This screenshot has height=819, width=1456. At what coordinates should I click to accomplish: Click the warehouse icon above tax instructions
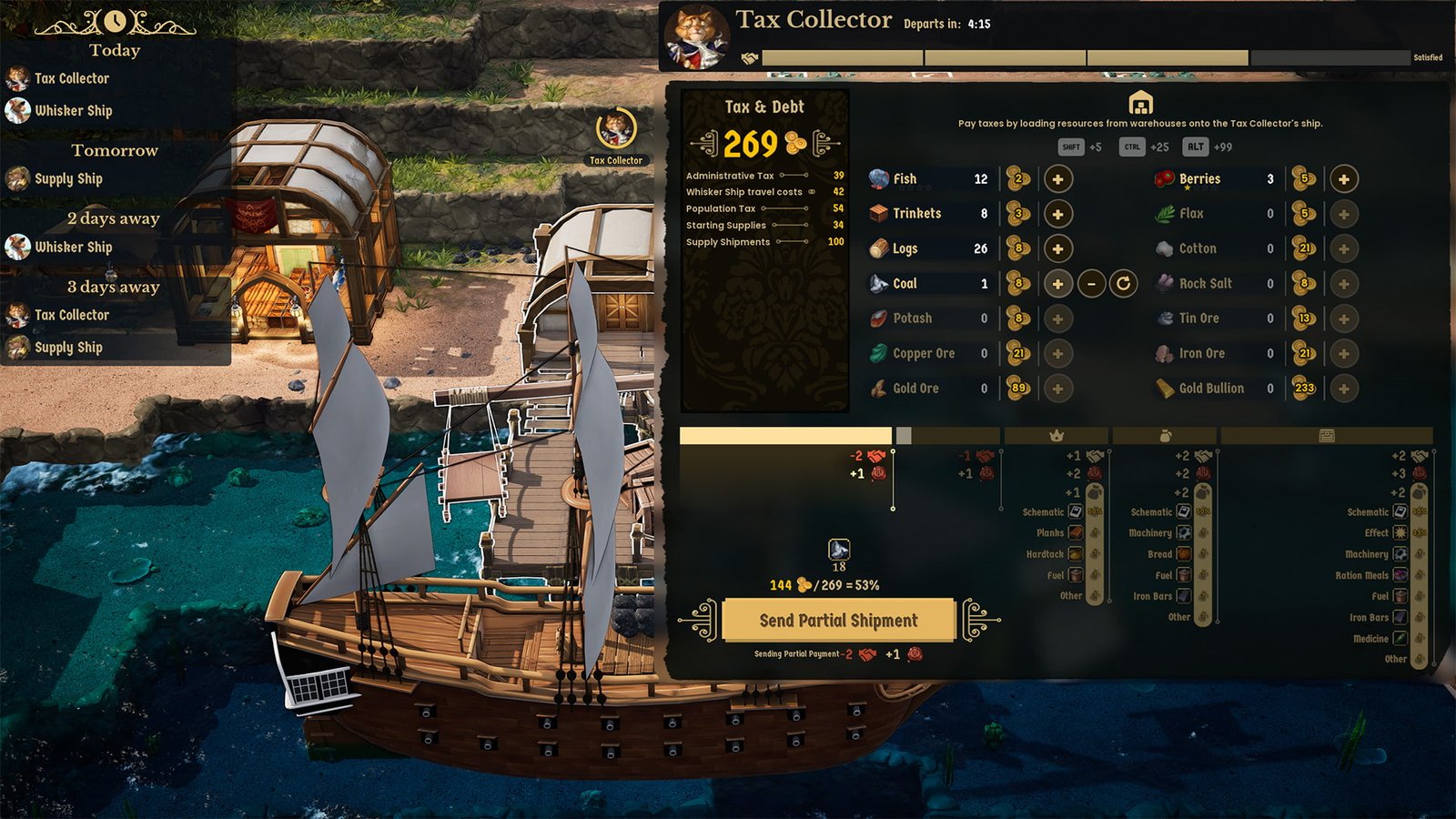coord(1140,103)
